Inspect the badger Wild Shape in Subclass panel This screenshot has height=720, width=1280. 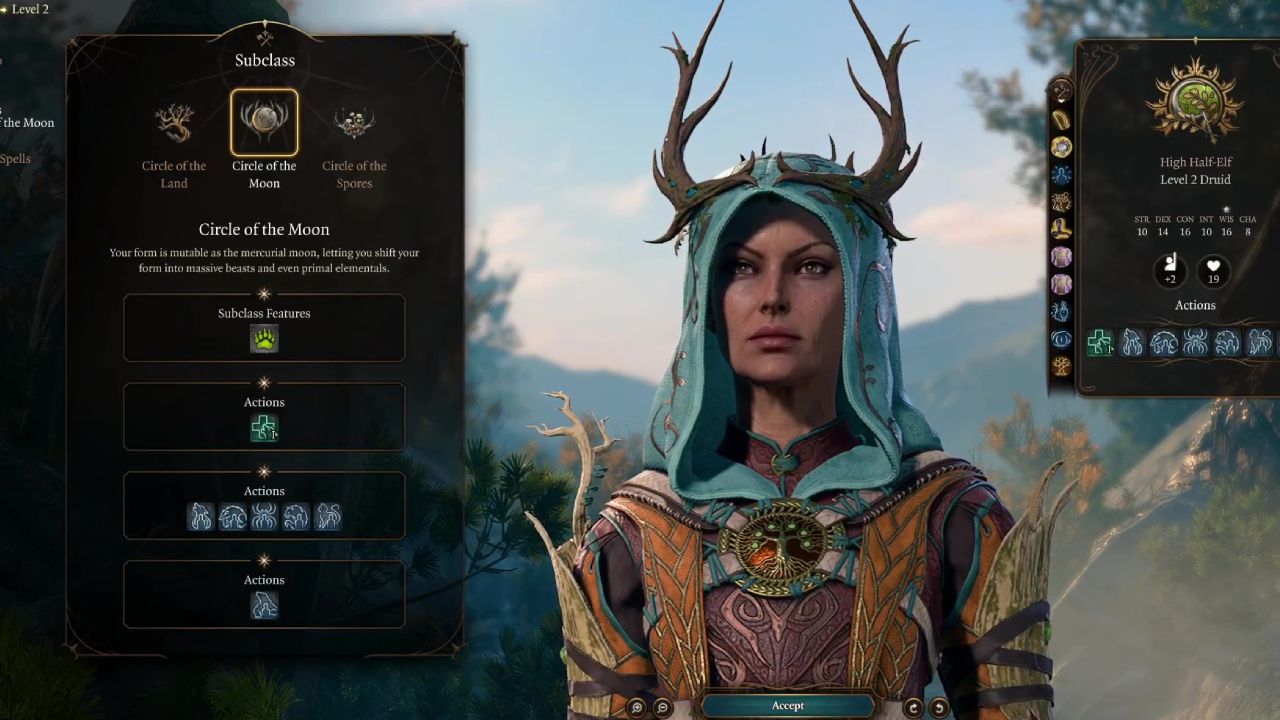(233, 516)
